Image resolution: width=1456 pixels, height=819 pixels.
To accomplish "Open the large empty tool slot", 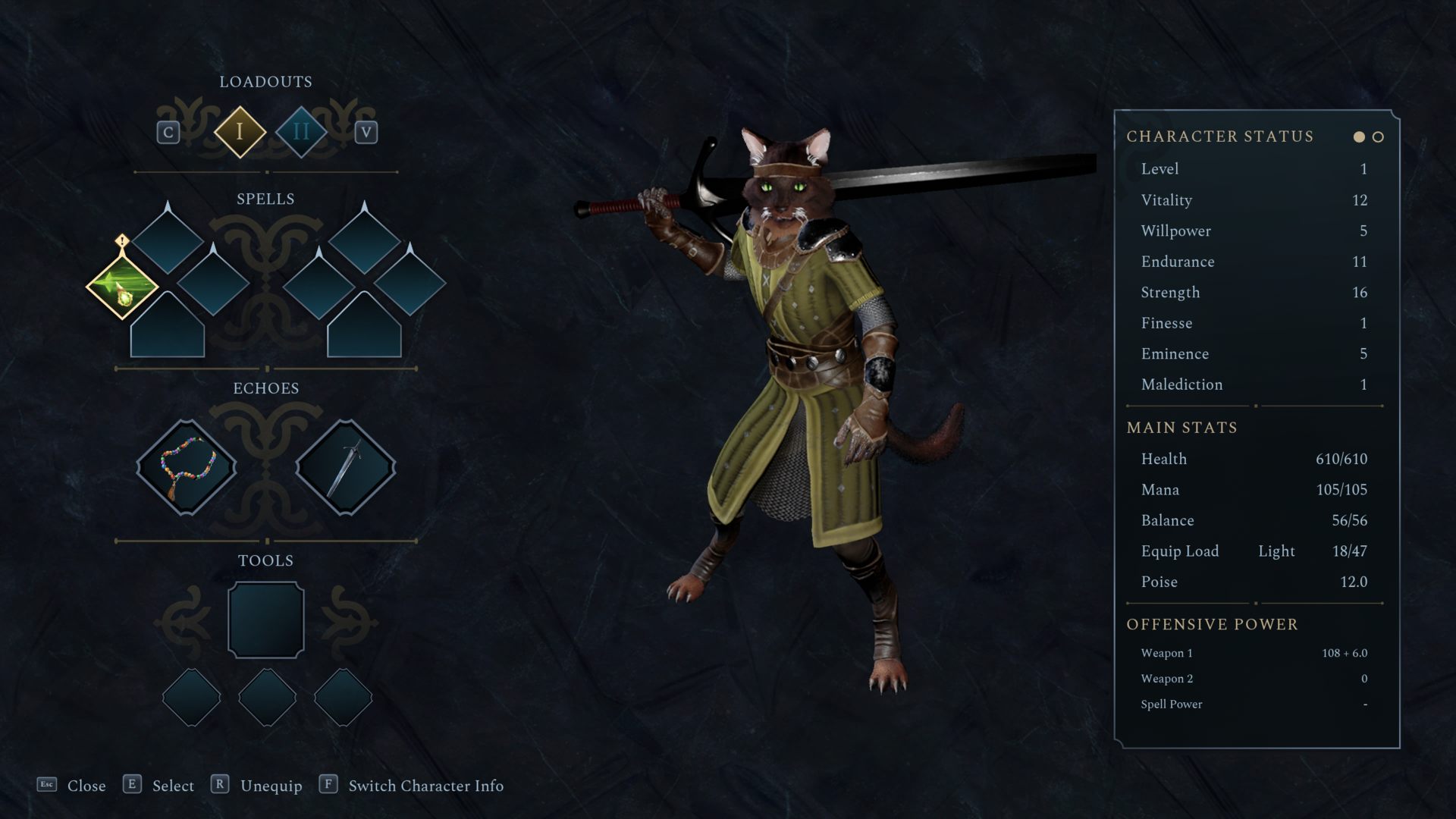I will [266, 620].
